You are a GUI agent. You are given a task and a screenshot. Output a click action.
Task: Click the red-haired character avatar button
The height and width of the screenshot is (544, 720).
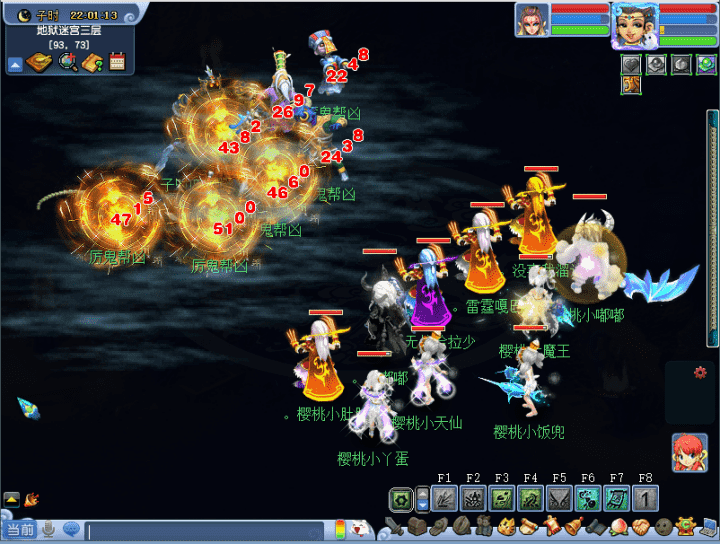[x=690, y=453]
